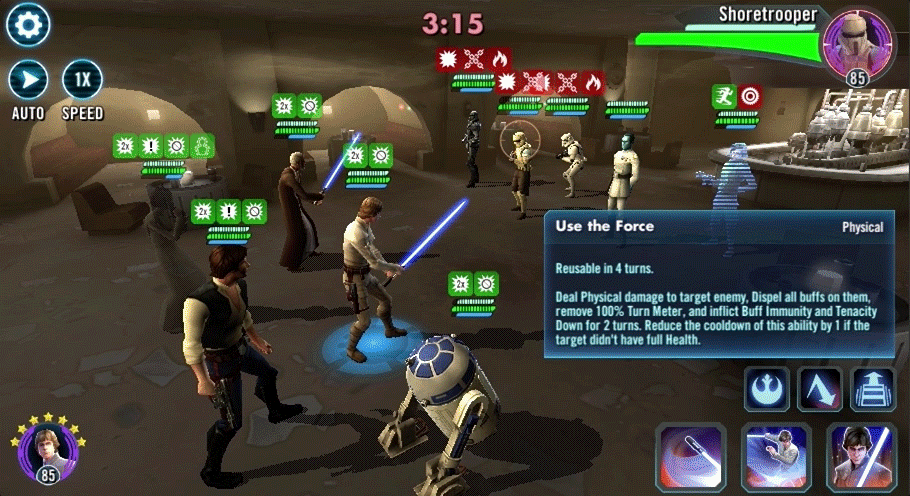Open the settings gear menu
Screen dimensions: 910x496
click(28, 25)
